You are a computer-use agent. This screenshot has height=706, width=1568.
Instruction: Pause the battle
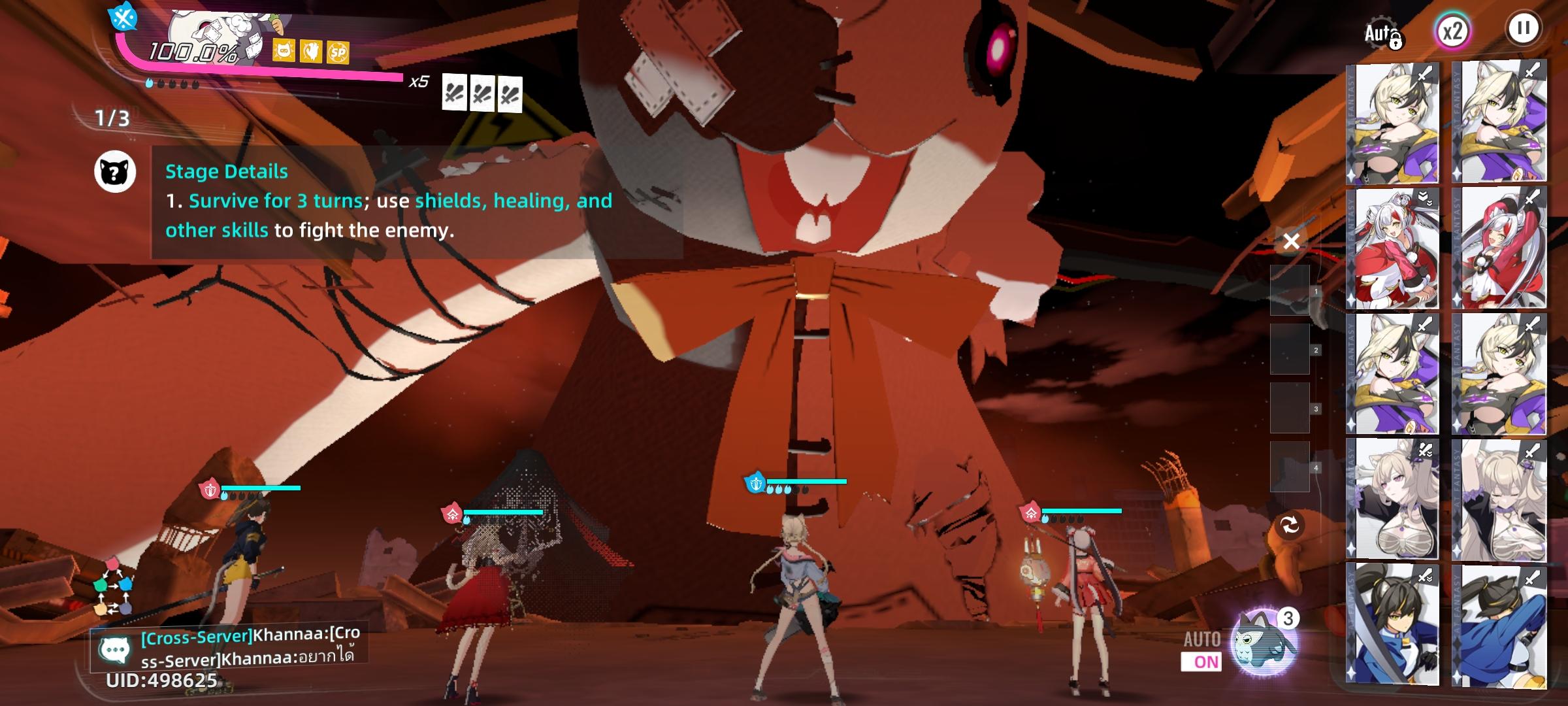pos(1523,29)
